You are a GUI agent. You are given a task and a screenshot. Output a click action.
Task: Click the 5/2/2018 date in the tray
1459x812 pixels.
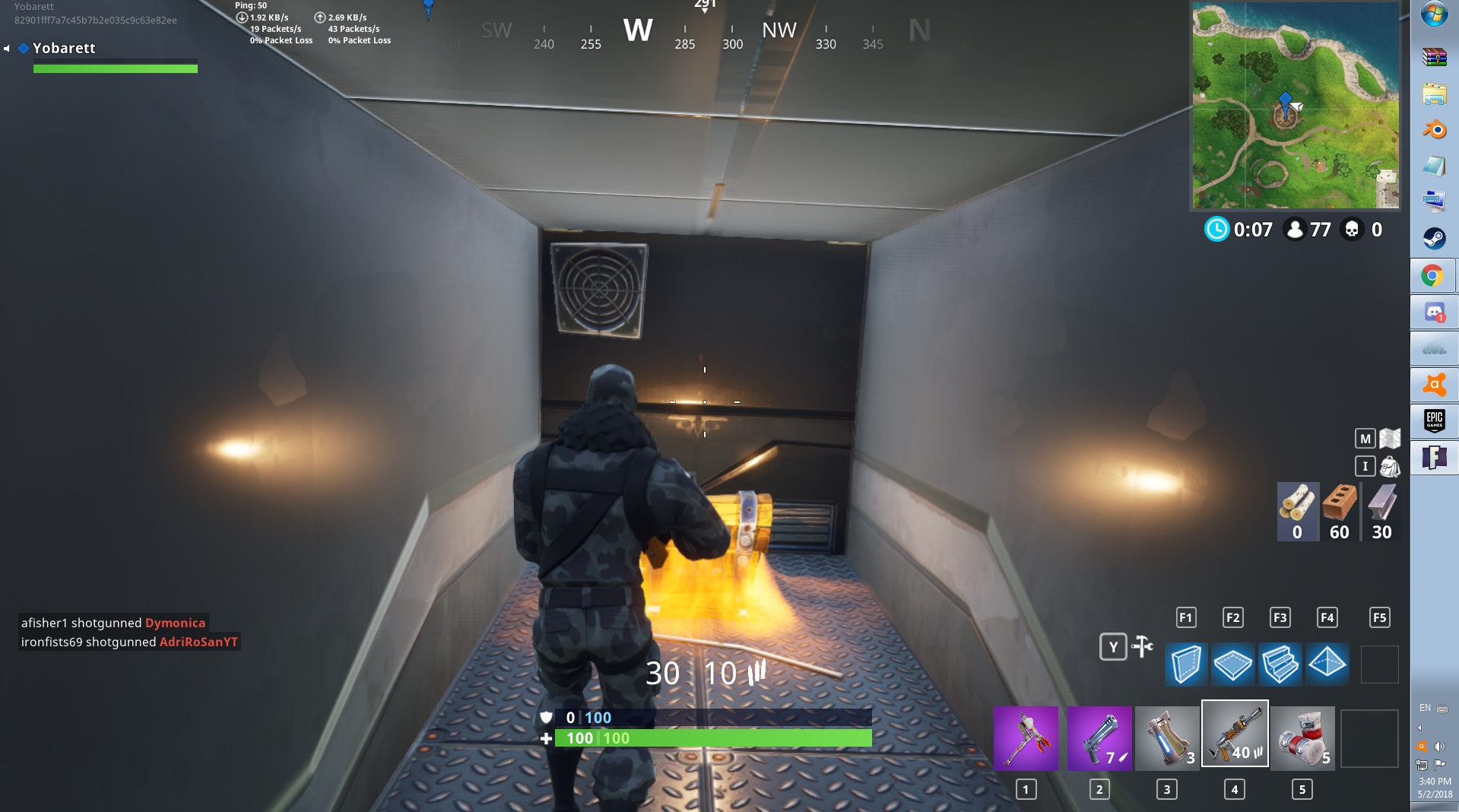[x=1435, y=793]
